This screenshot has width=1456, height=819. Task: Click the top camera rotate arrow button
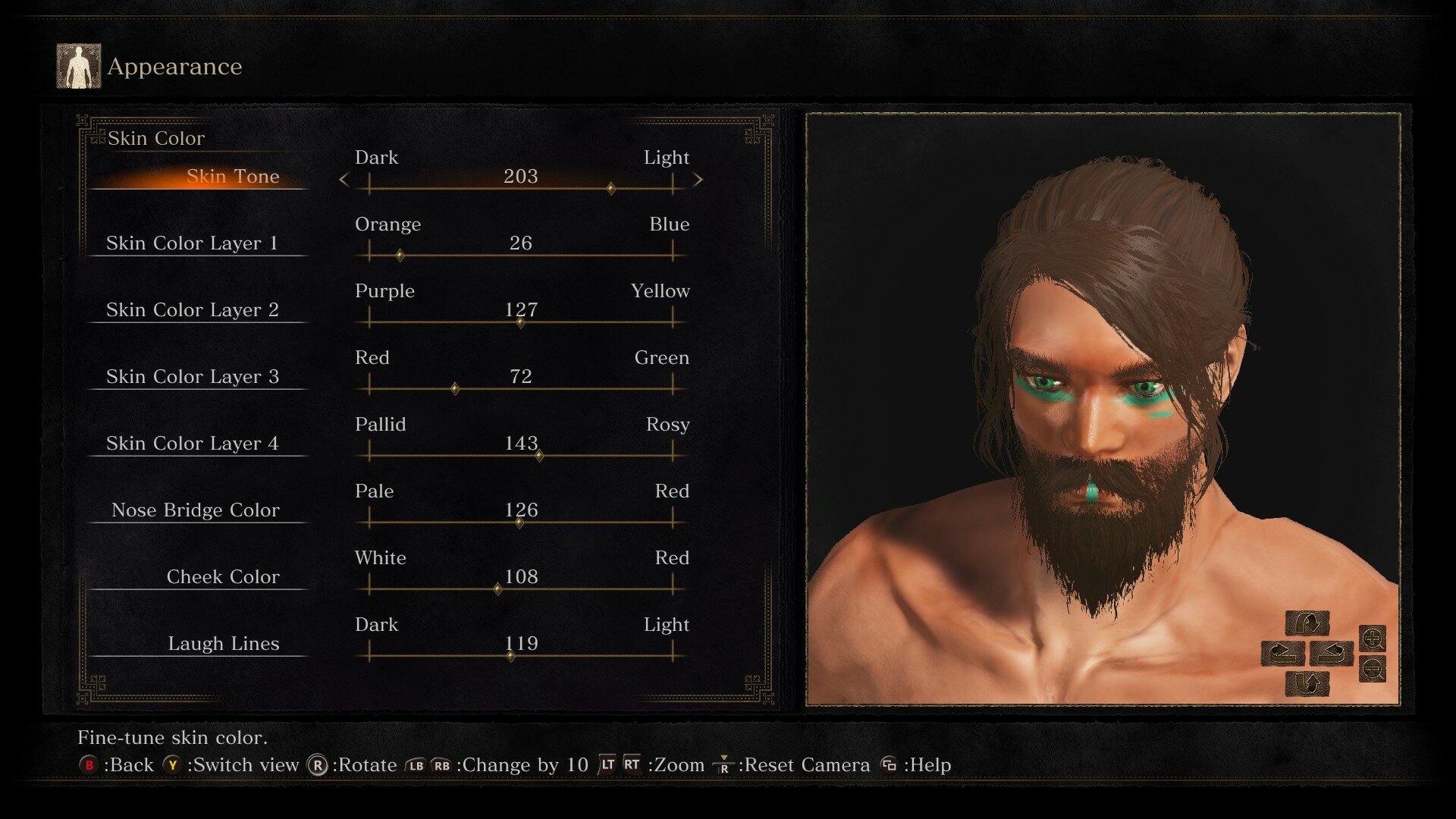pyautogui.click(x=1307, y=623)
